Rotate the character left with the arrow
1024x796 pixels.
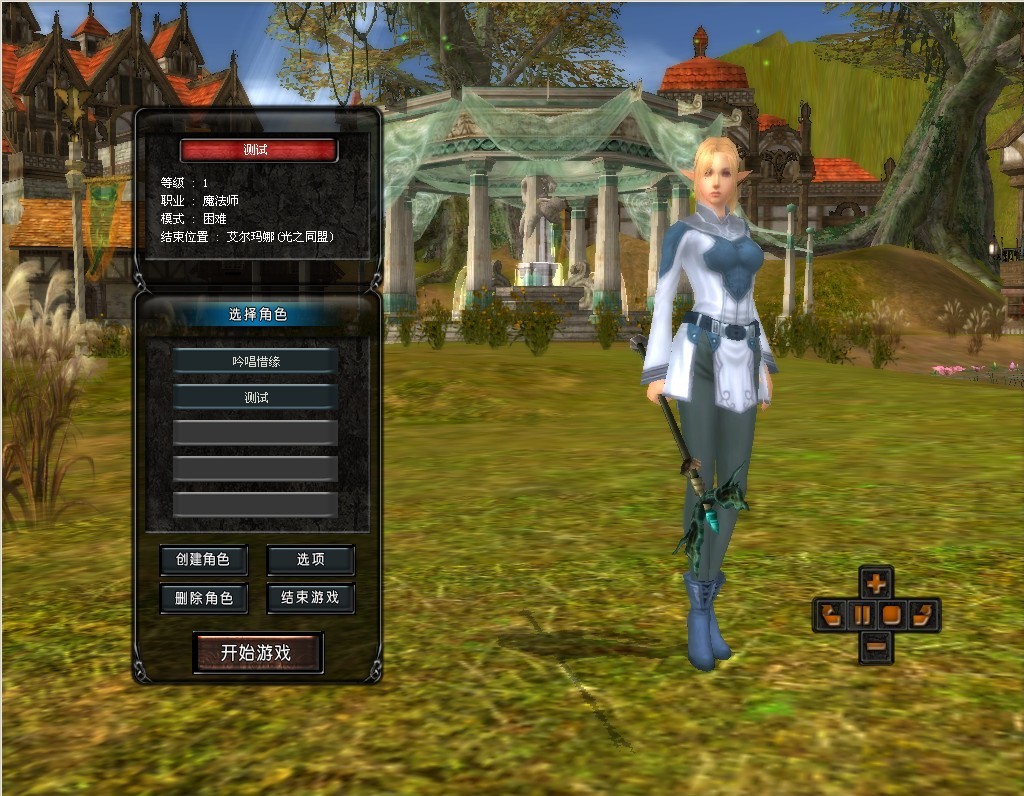829,614
